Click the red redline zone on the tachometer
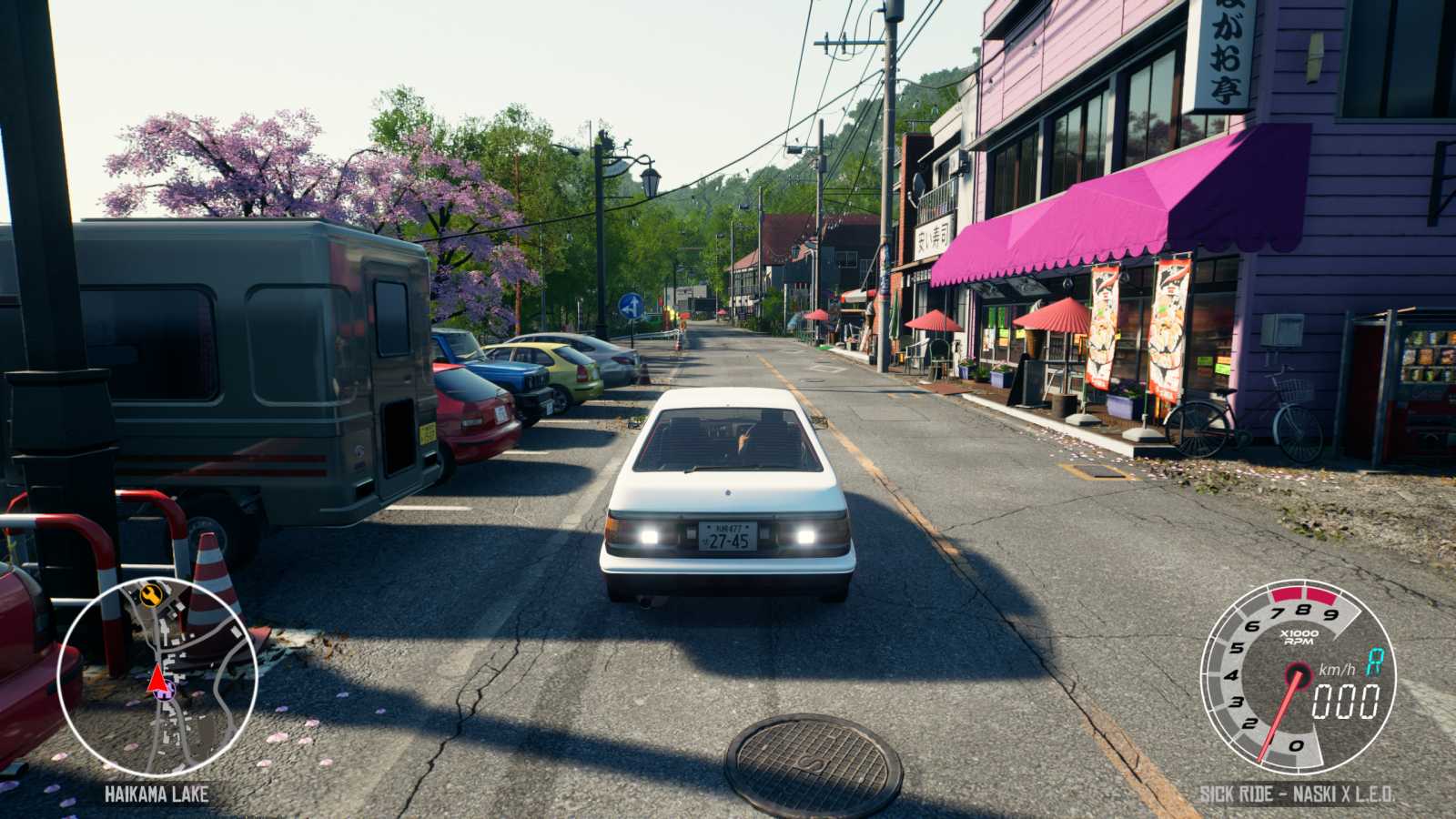This screenshot has height=819, width=1456. coord(1304,594)
